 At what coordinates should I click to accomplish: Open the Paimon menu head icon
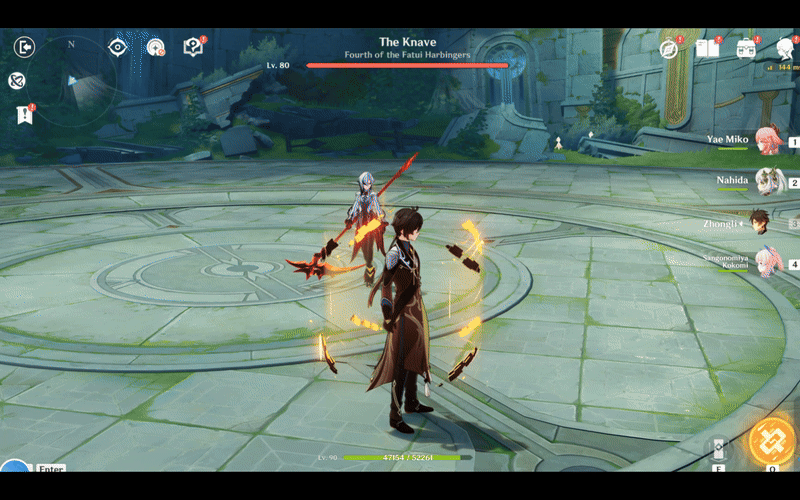point(785,48)
